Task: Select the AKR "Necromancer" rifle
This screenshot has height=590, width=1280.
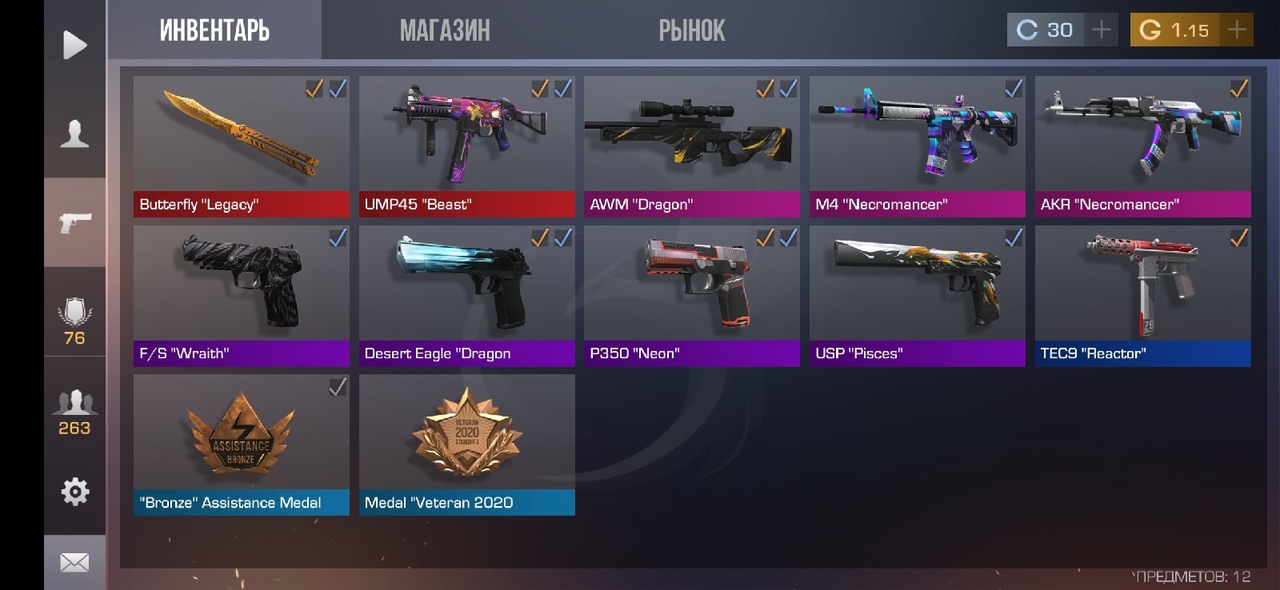Action: pyautogui.click(x=1142, y=146)
